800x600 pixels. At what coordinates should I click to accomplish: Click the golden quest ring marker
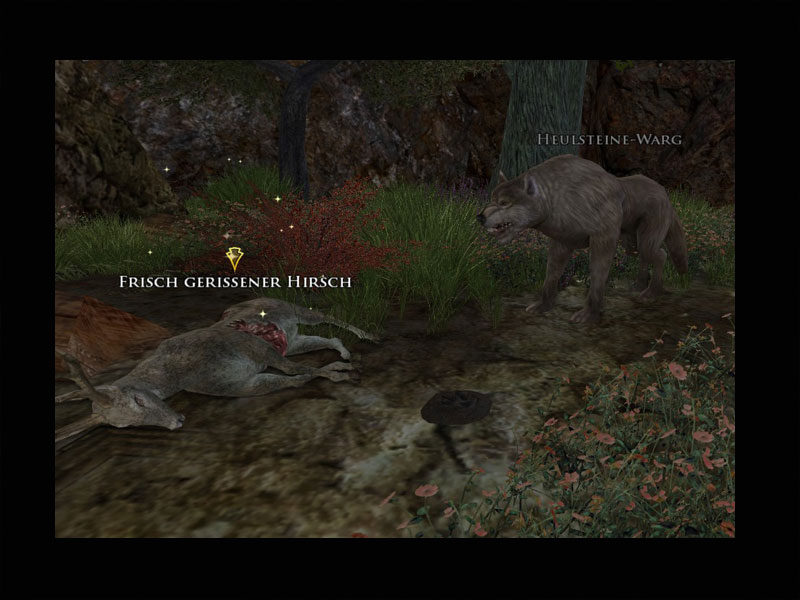click(235, 259)
